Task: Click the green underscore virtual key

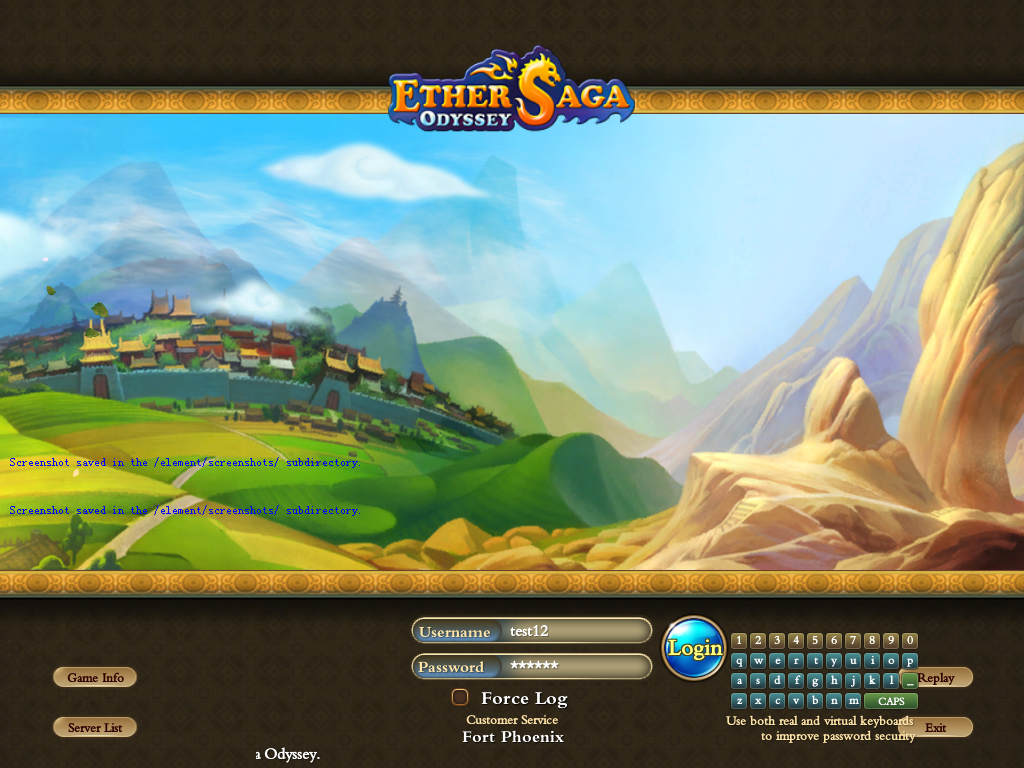Action: [910, 681]
